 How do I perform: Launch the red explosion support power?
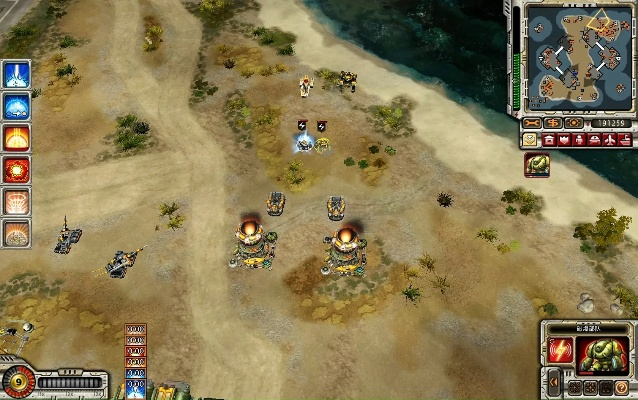[16, 170]
